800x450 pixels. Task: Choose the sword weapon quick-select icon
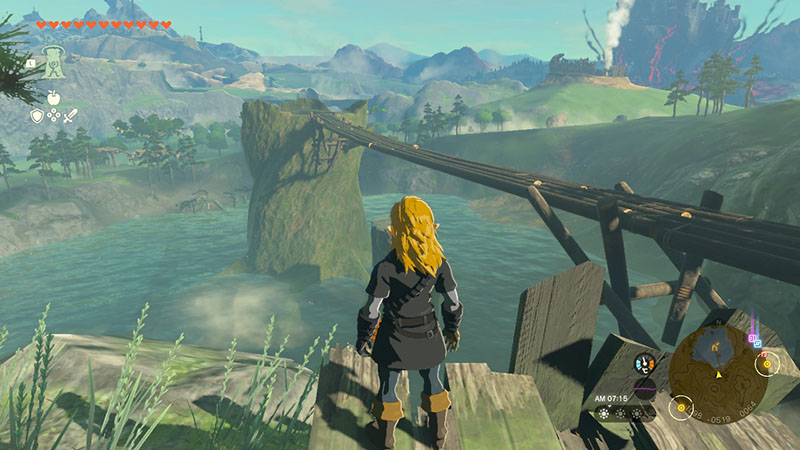click(71, 116)
